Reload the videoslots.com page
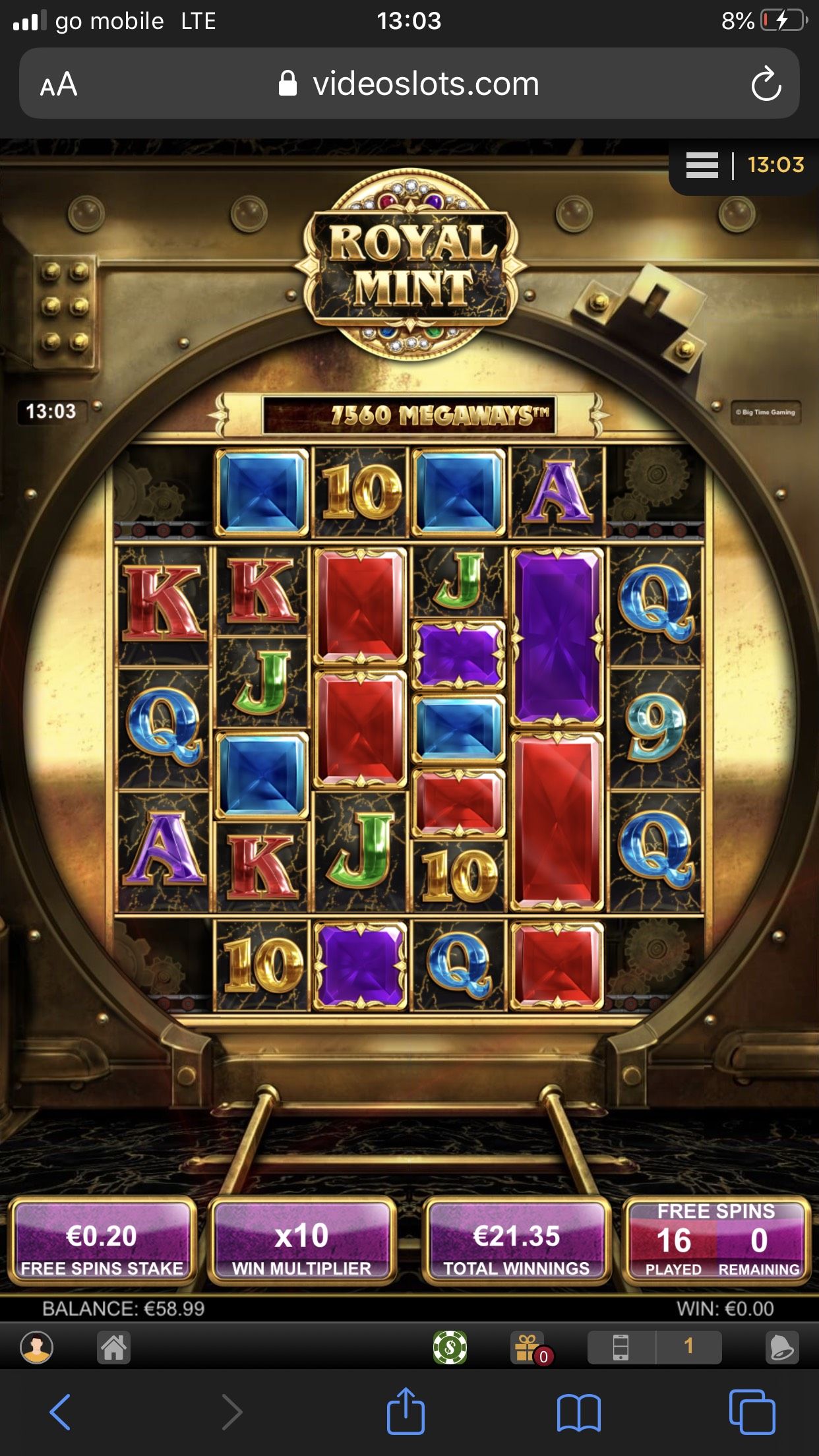The height and width of the screenshot is (1456, 819). [x=766, y=84]
